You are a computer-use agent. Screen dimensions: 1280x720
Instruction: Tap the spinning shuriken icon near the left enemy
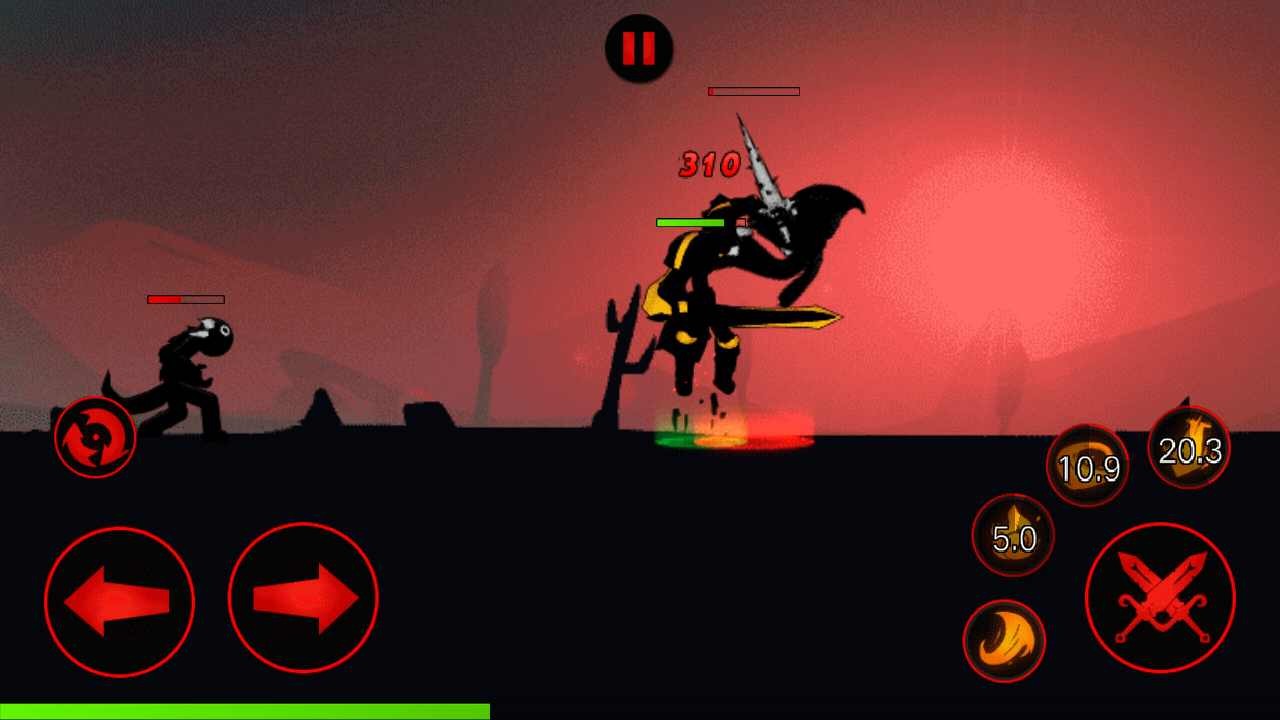[x=93, y=435]
